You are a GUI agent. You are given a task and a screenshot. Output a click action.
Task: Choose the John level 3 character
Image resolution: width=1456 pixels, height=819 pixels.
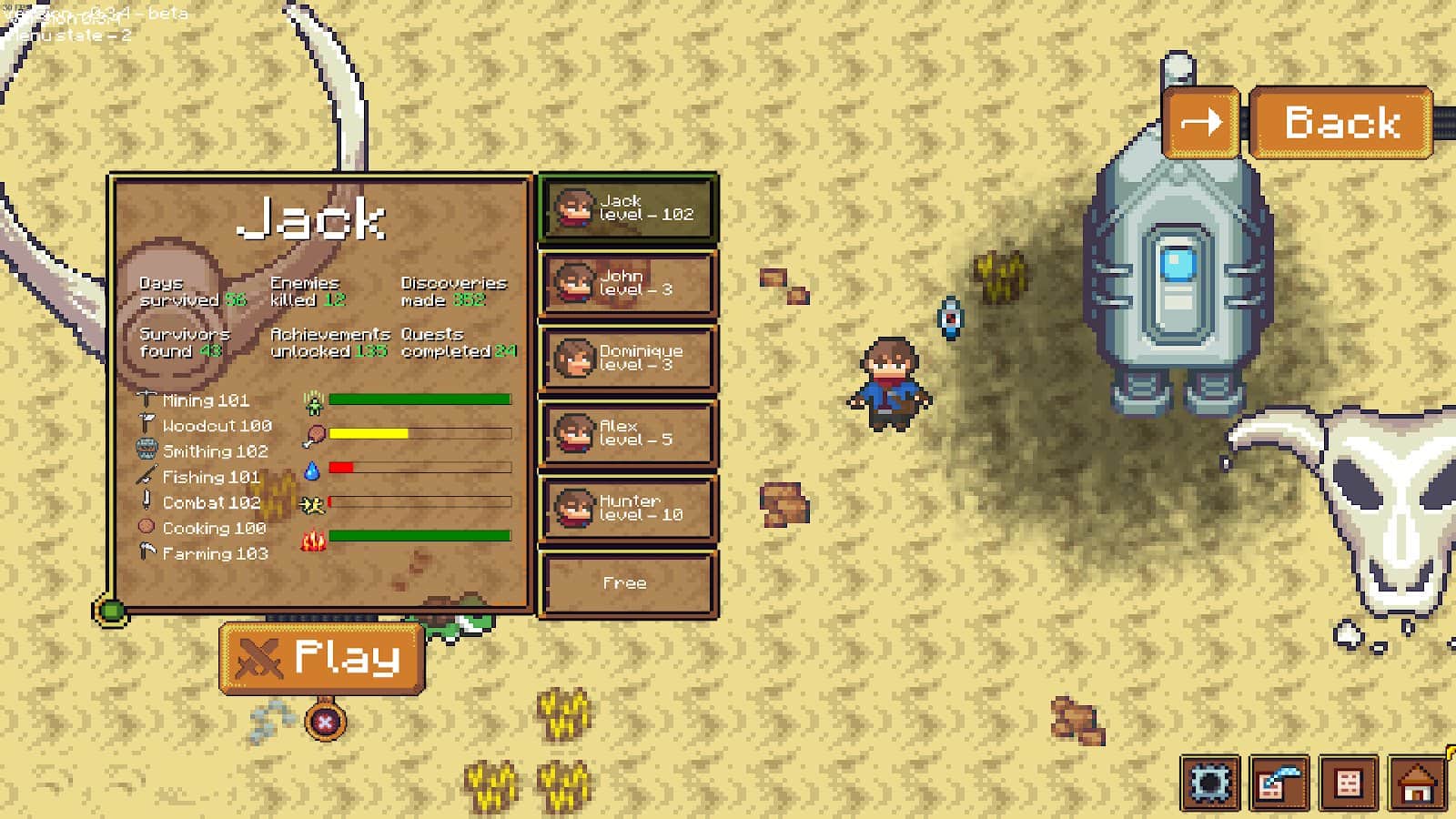[629, 284]
